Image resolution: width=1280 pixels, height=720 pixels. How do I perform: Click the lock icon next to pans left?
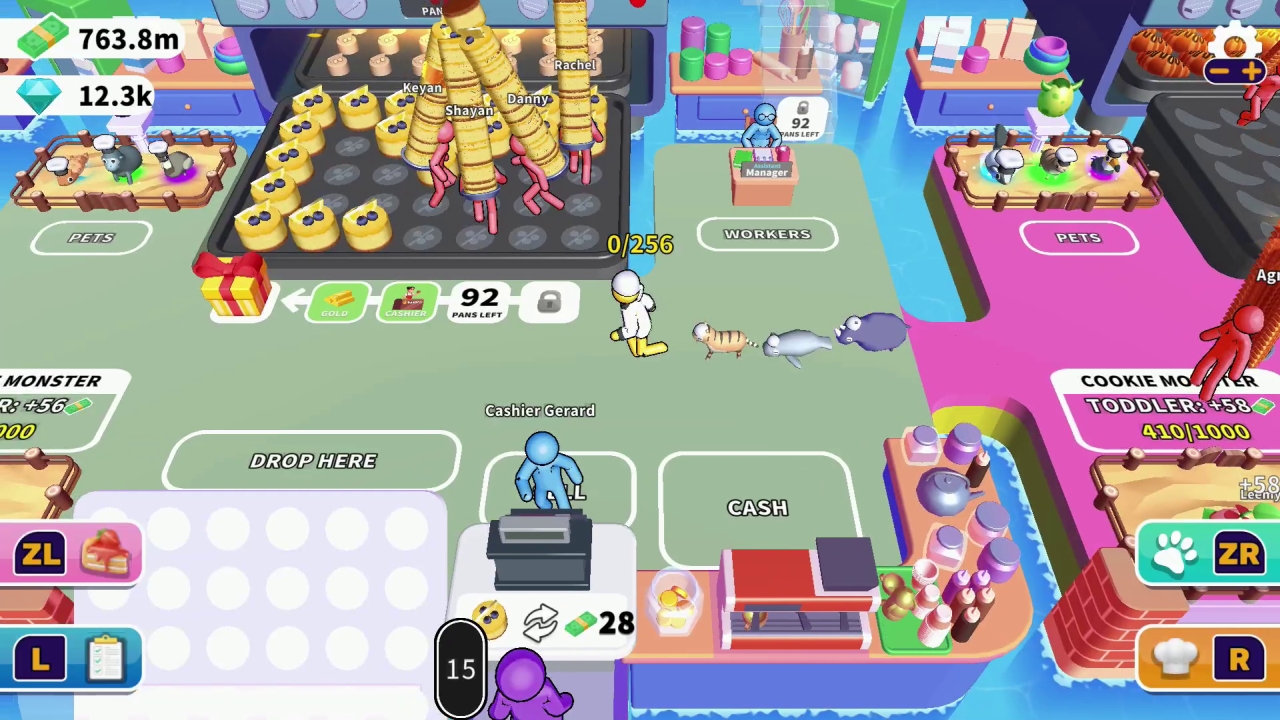(x=550, y=303)
